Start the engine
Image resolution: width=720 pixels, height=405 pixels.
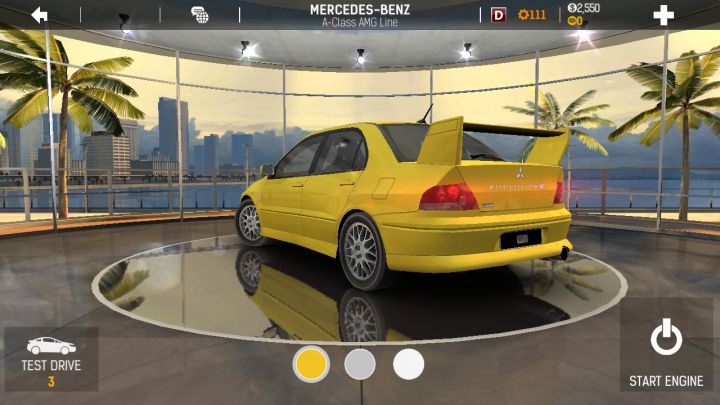click(666, 352)
